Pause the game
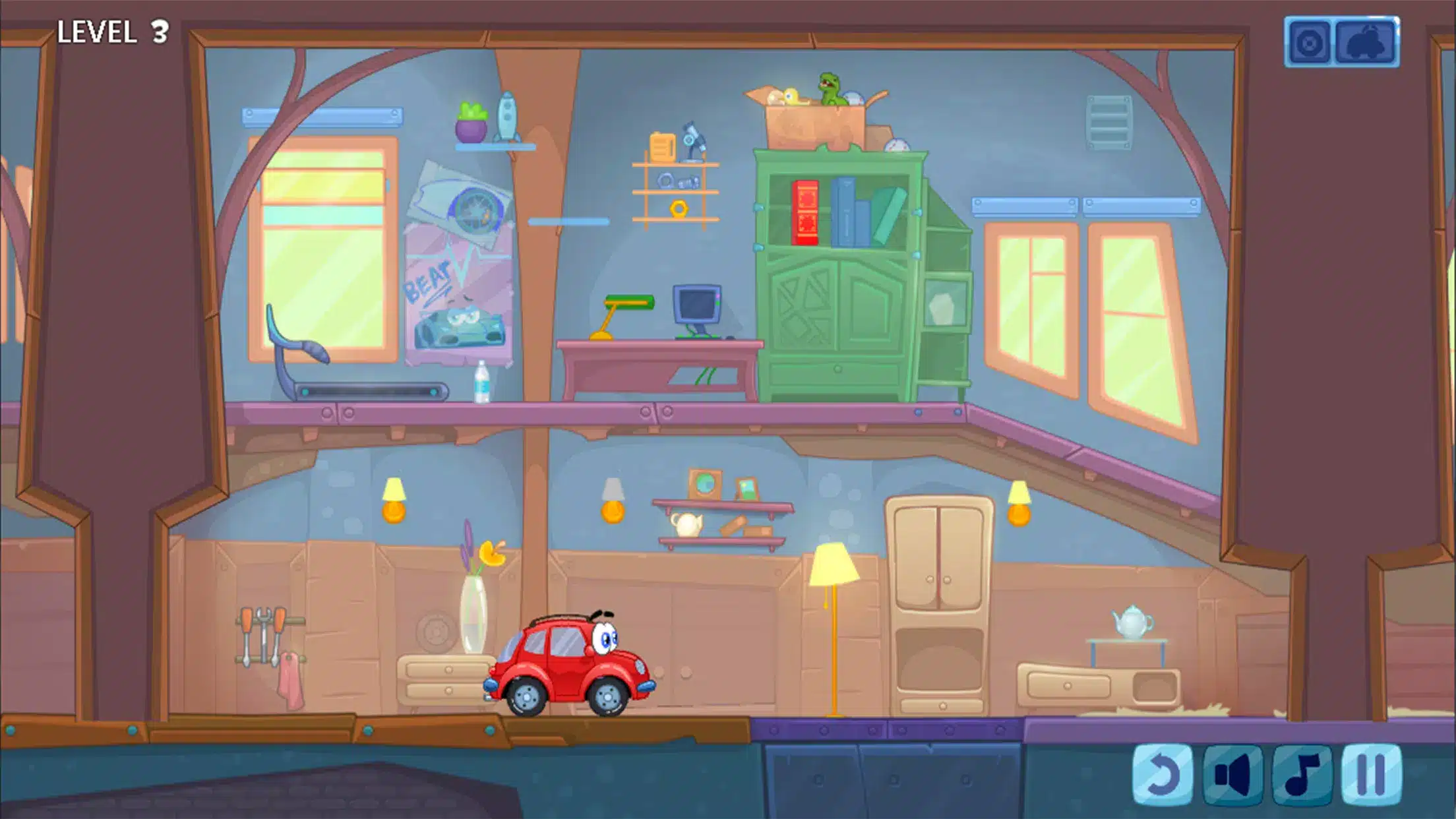The height and width of the screenshot is (819, 1456). 1372,775
